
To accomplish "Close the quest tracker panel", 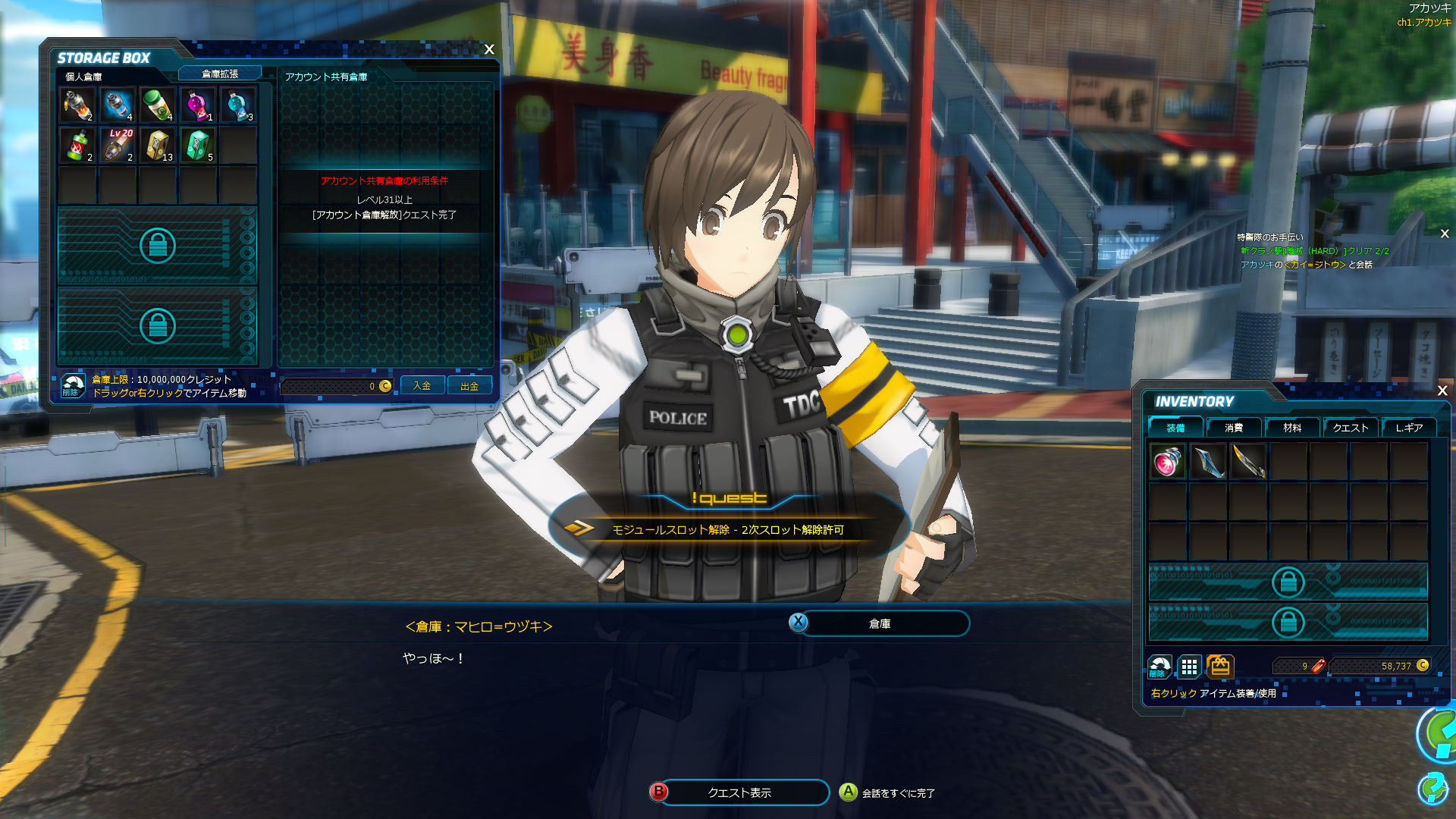I will coord(1445,234).
